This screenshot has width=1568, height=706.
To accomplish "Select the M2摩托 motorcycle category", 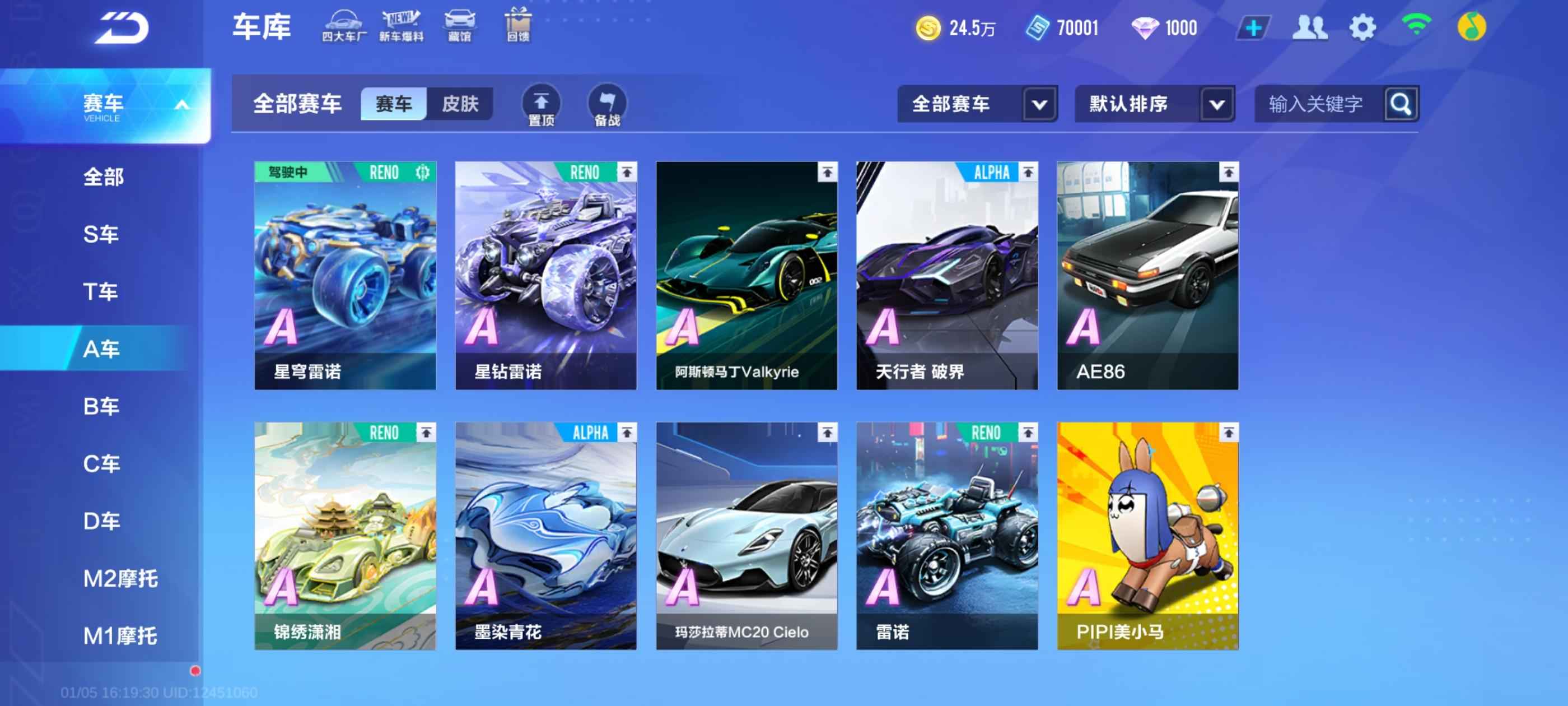I will (120, 578).
